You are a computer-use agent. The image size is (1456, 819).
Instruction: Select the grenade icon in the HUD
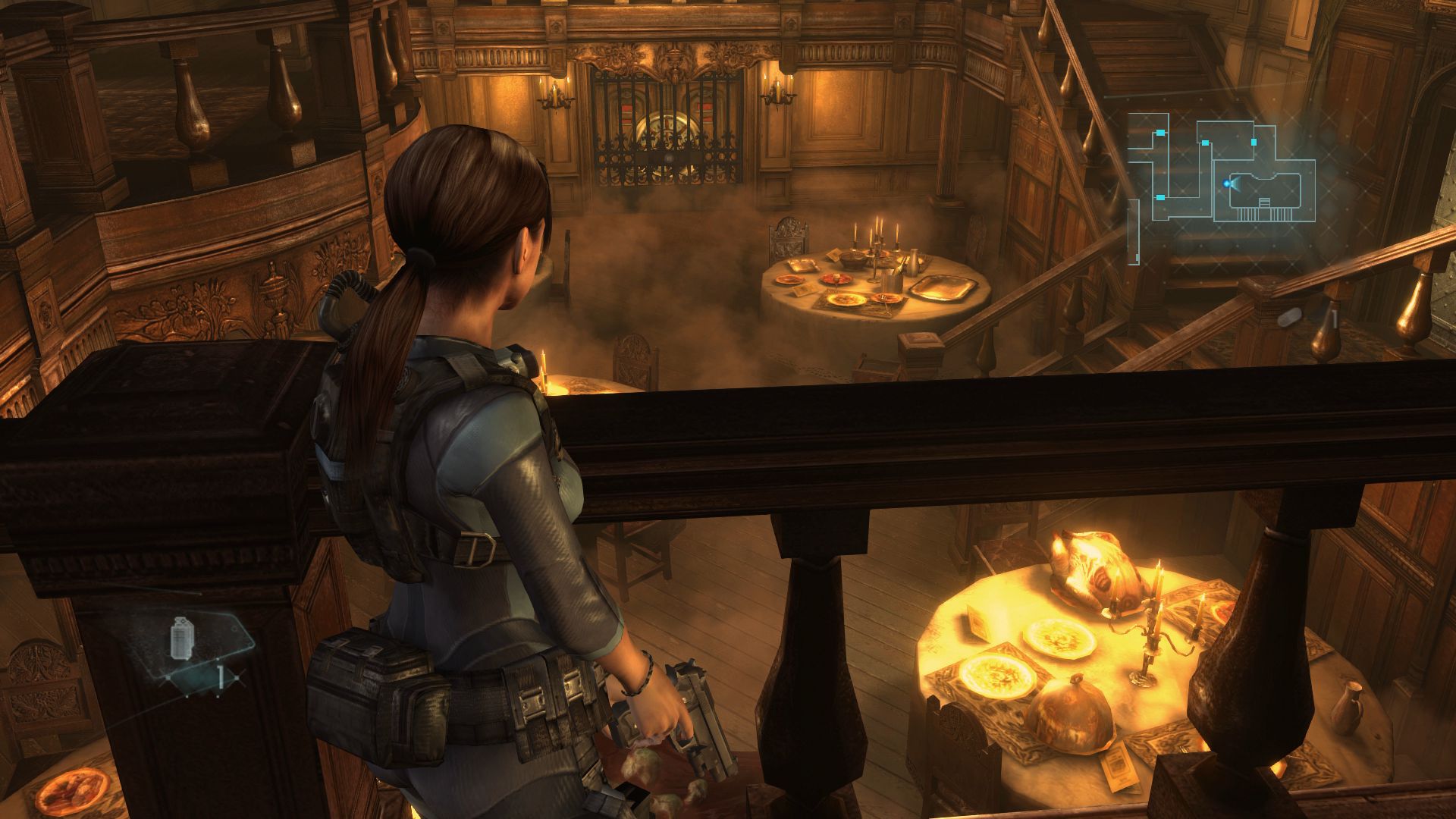[182, 636]
